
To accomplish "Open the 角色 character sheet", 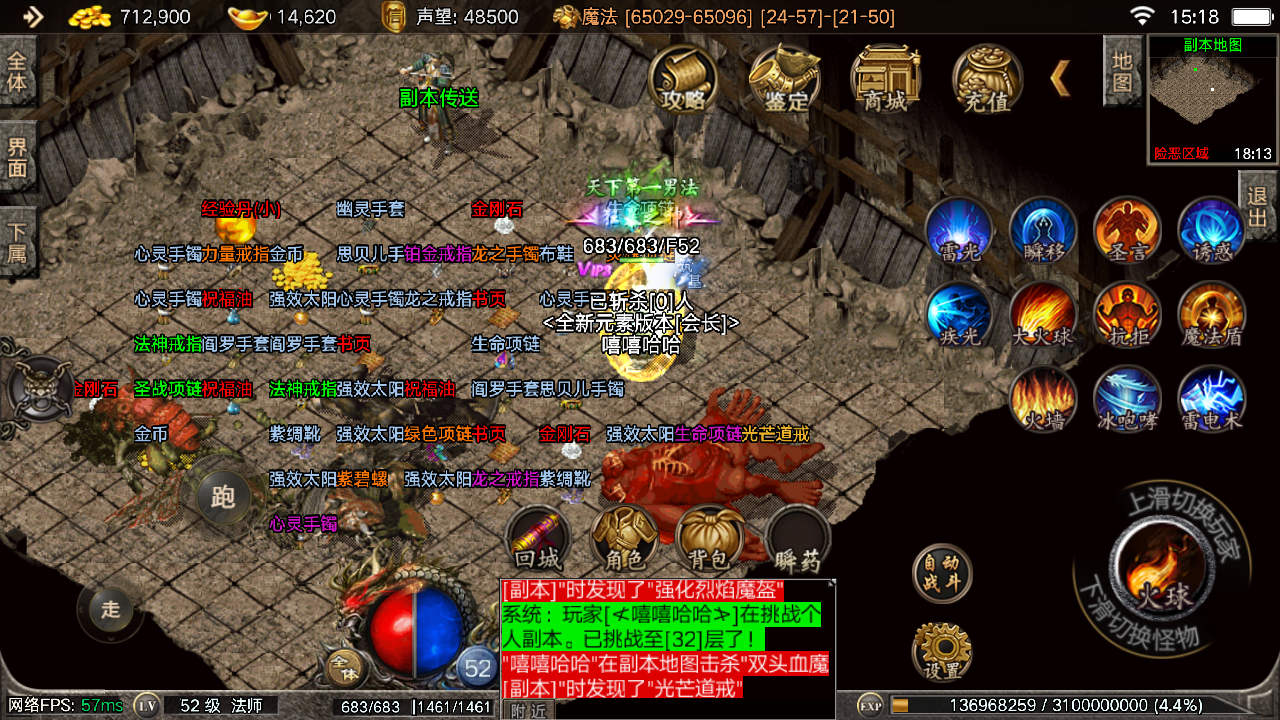I will [x=624, y=538].
